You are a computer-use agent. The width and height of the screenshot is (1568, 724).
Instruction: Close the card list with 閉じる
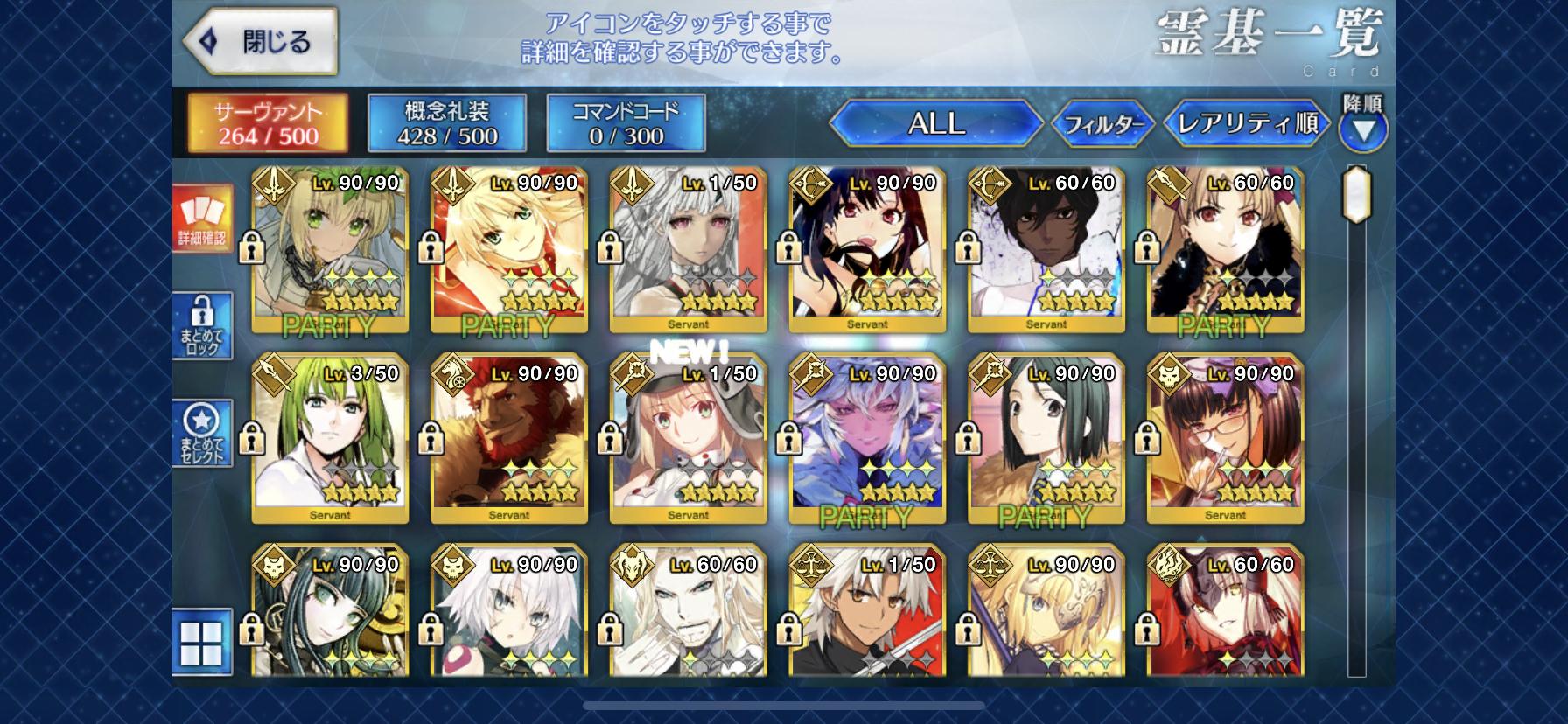tap(260, 41)
